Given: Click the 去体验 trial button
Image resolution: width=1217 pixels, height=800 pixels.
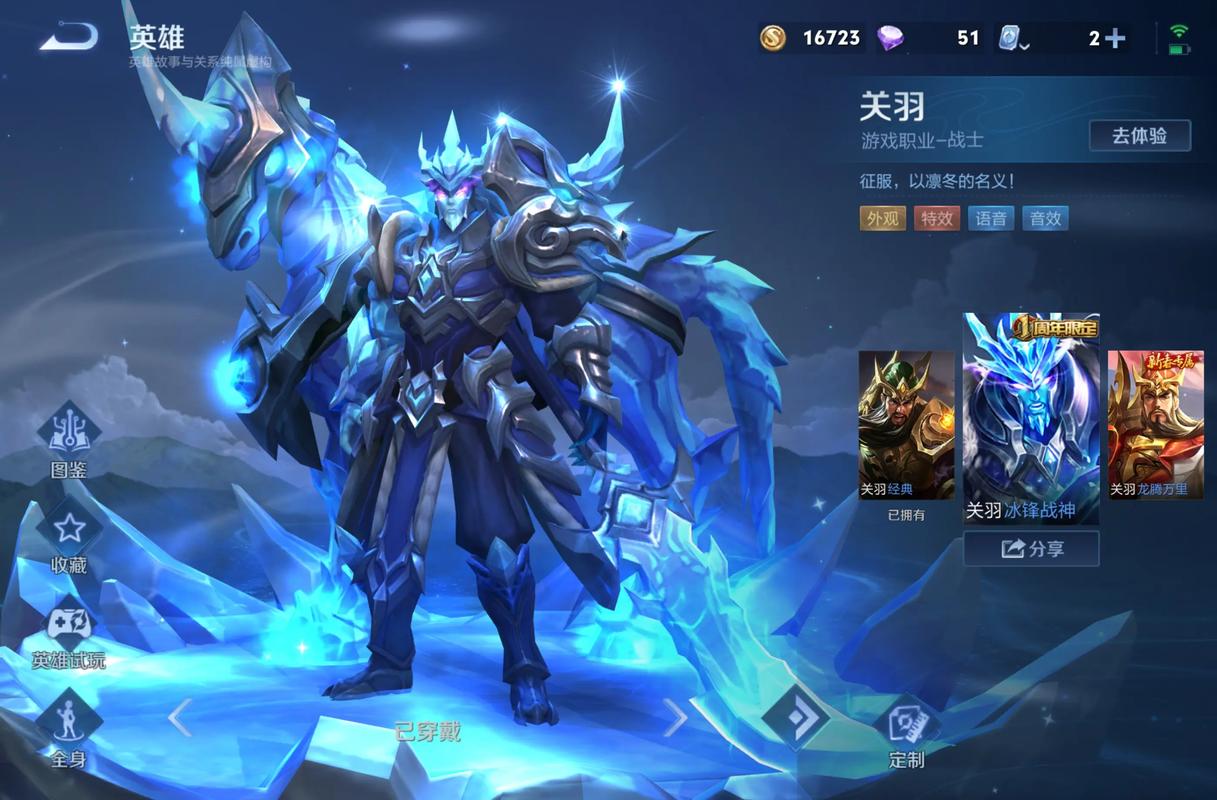Looking at the screenshot, I should tap(1139, 136).
